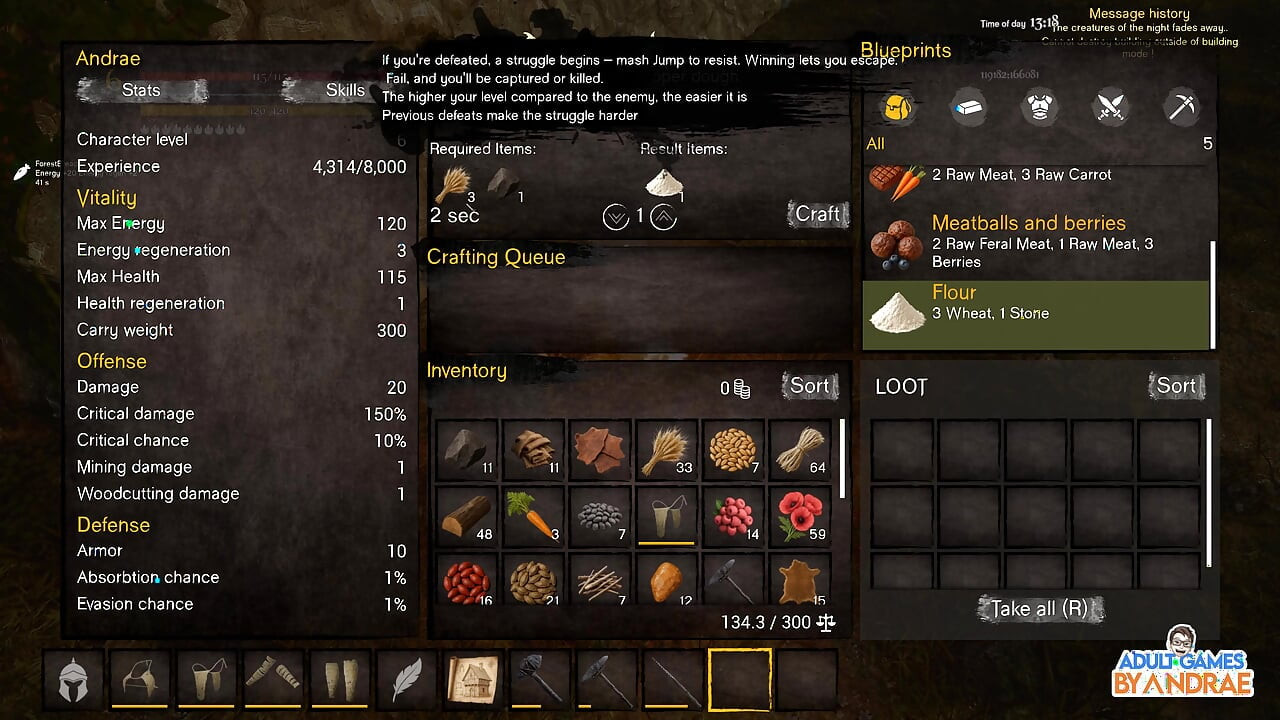Craft the selected Flour recipe

coord(817,214)
